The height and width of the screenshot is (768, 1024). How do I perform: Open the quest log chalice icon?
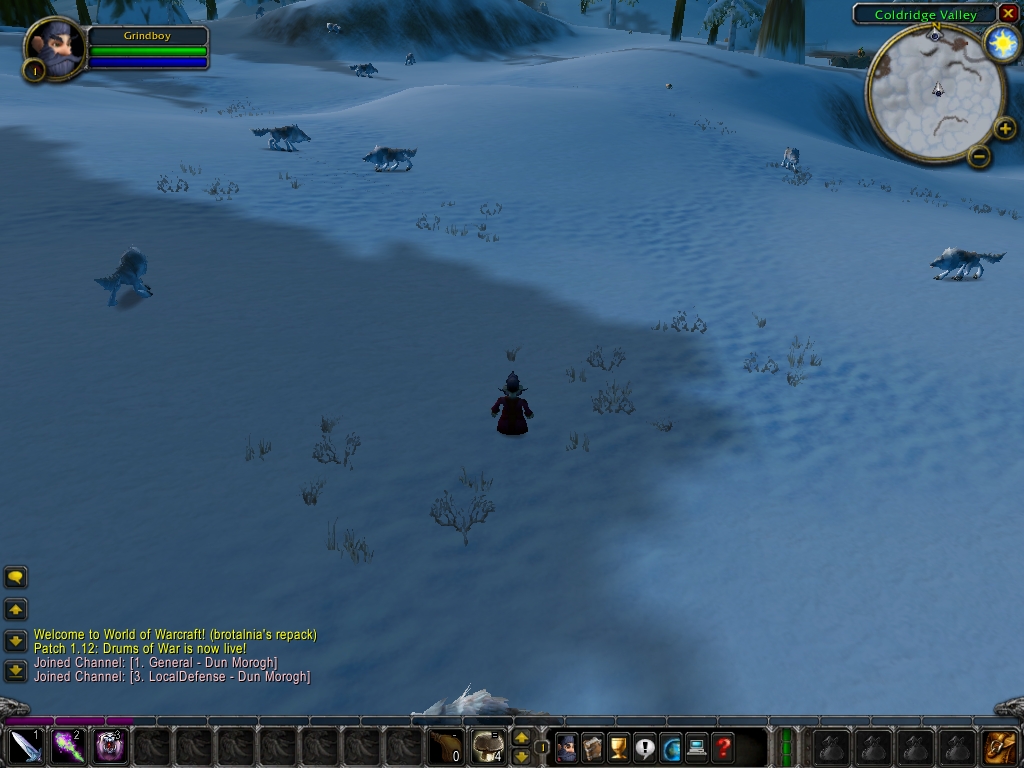619,747
